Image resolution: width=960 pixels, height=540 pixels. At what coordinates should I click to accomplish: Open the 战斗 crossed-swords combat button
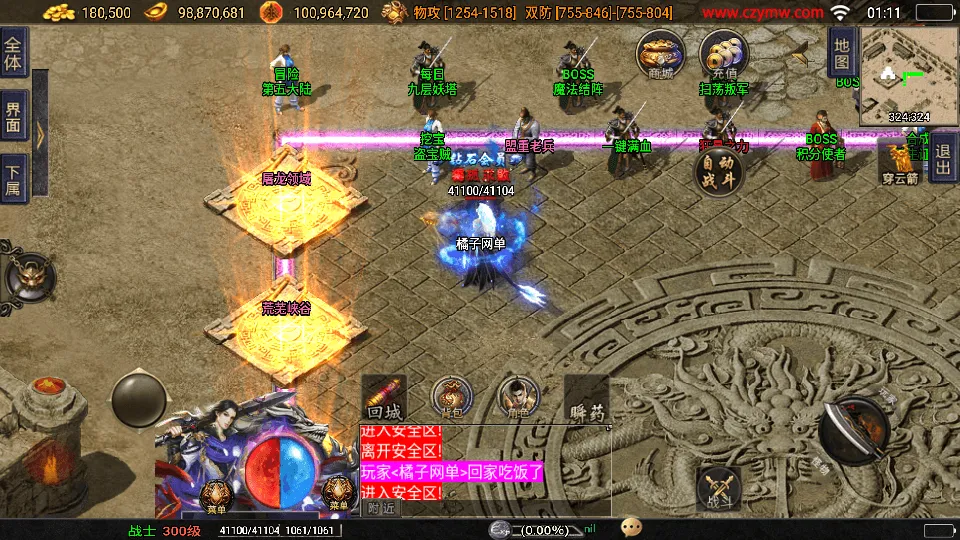718,490
